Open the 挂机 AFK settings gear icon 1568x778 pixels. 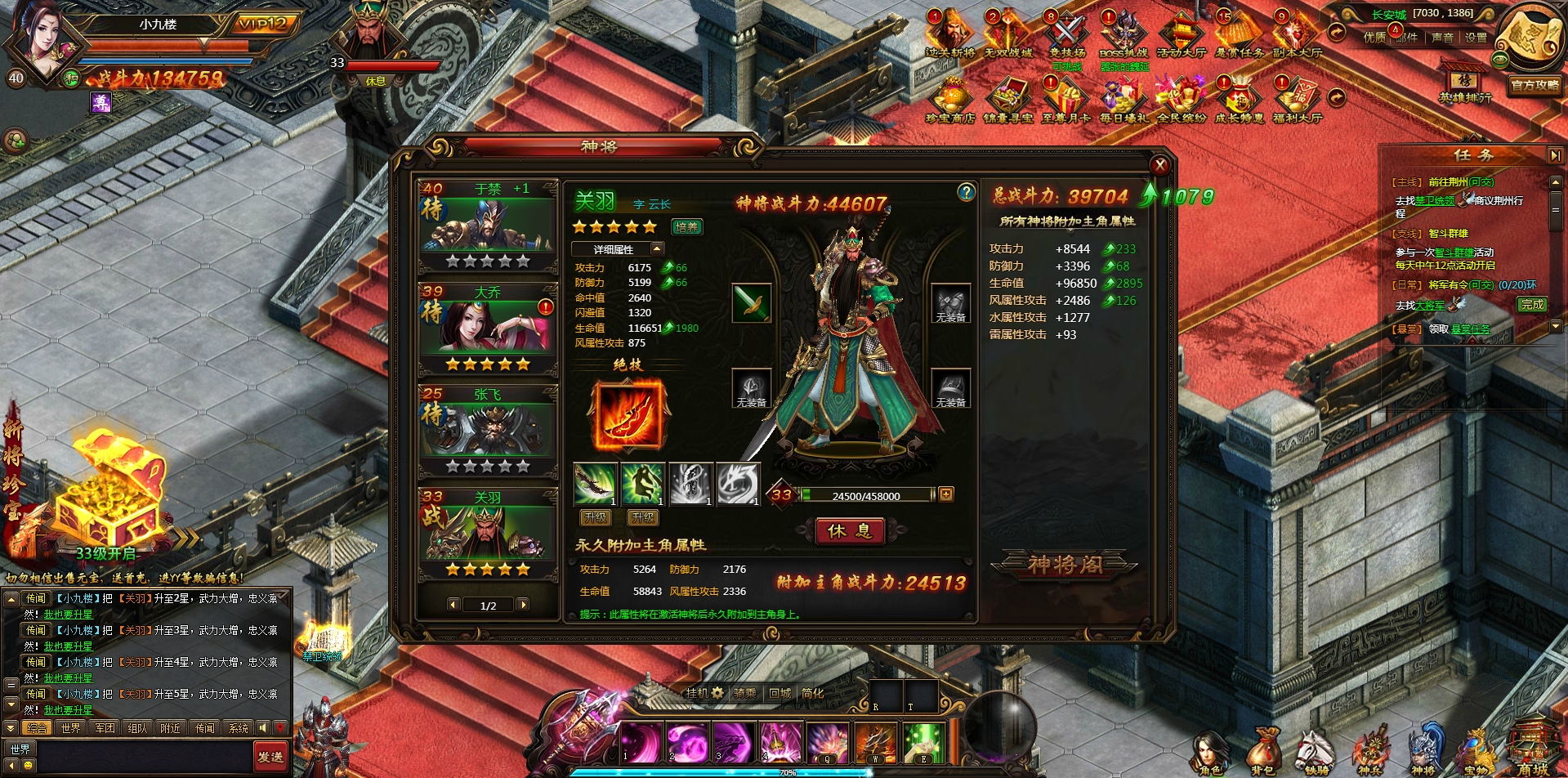[x=717, y=692]
